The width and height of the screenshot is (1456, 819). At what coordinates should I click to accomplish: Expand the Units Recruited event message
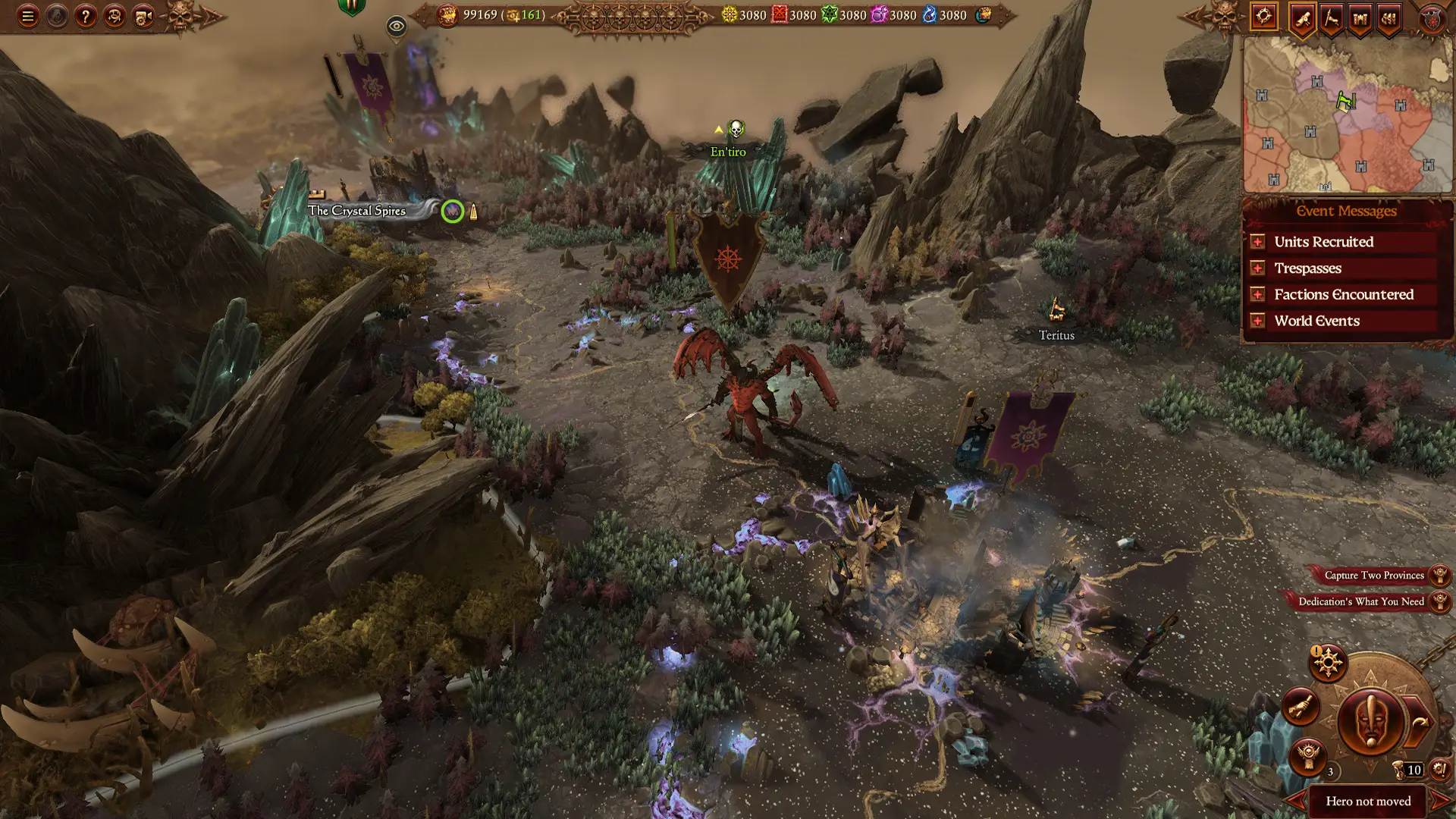1323,241
